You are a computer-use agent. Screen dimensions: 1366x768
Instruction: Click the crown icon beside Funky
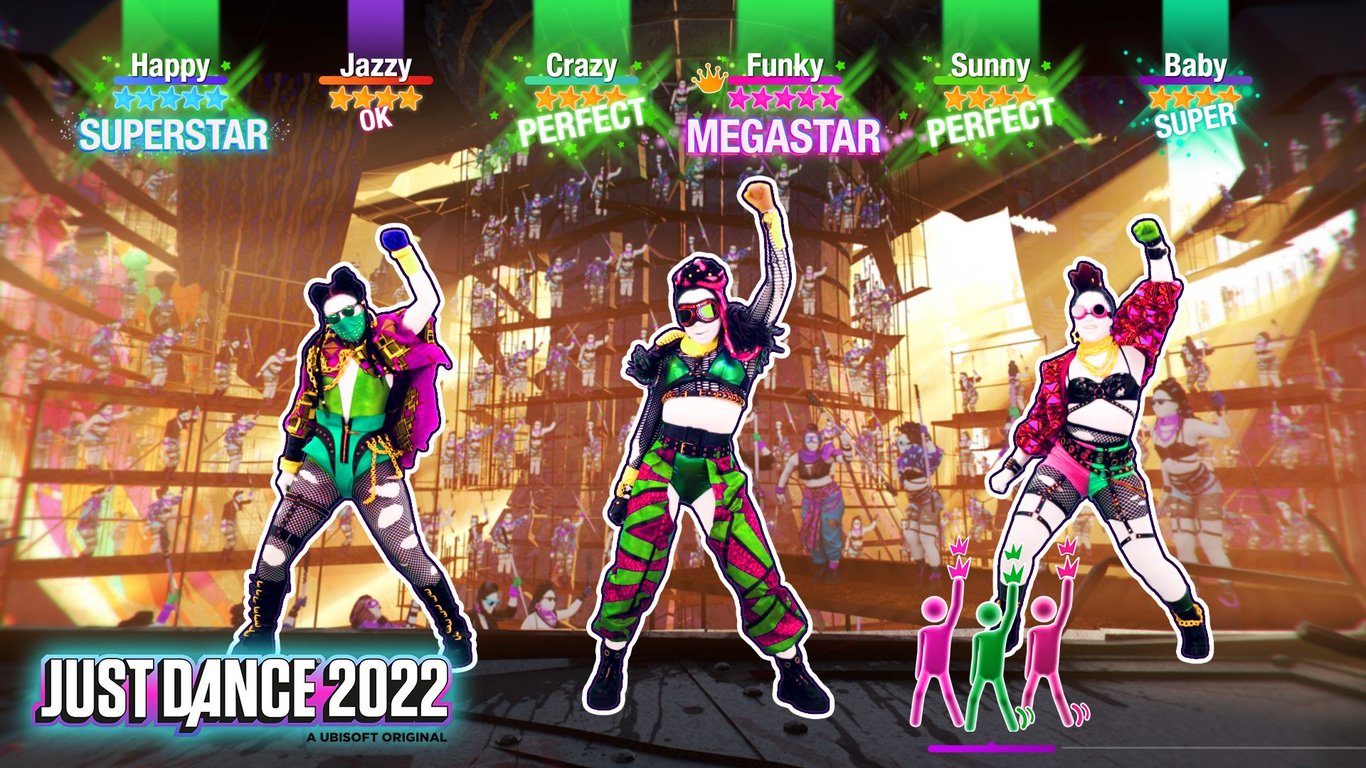pyautogui.click(x=711, y=82)
